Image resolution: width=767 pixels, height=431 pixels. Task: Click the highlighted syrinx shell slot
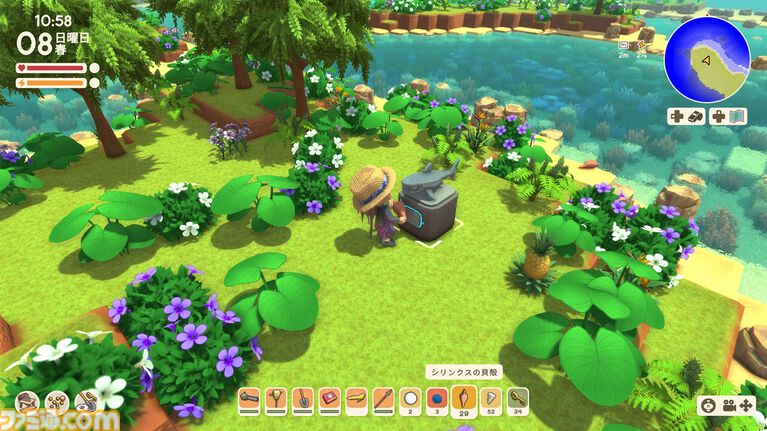(463, 400)
